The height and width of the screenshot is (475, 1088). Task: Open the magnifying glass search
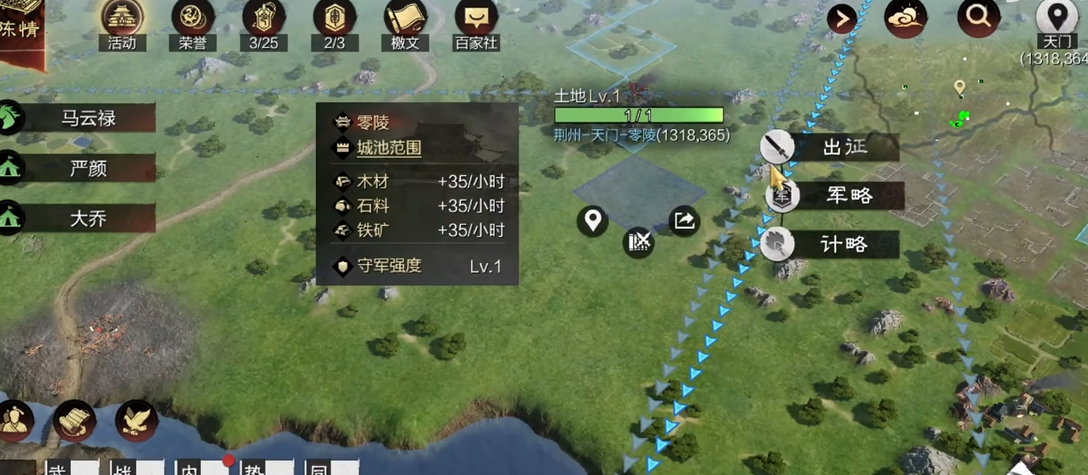coord(978,17)
